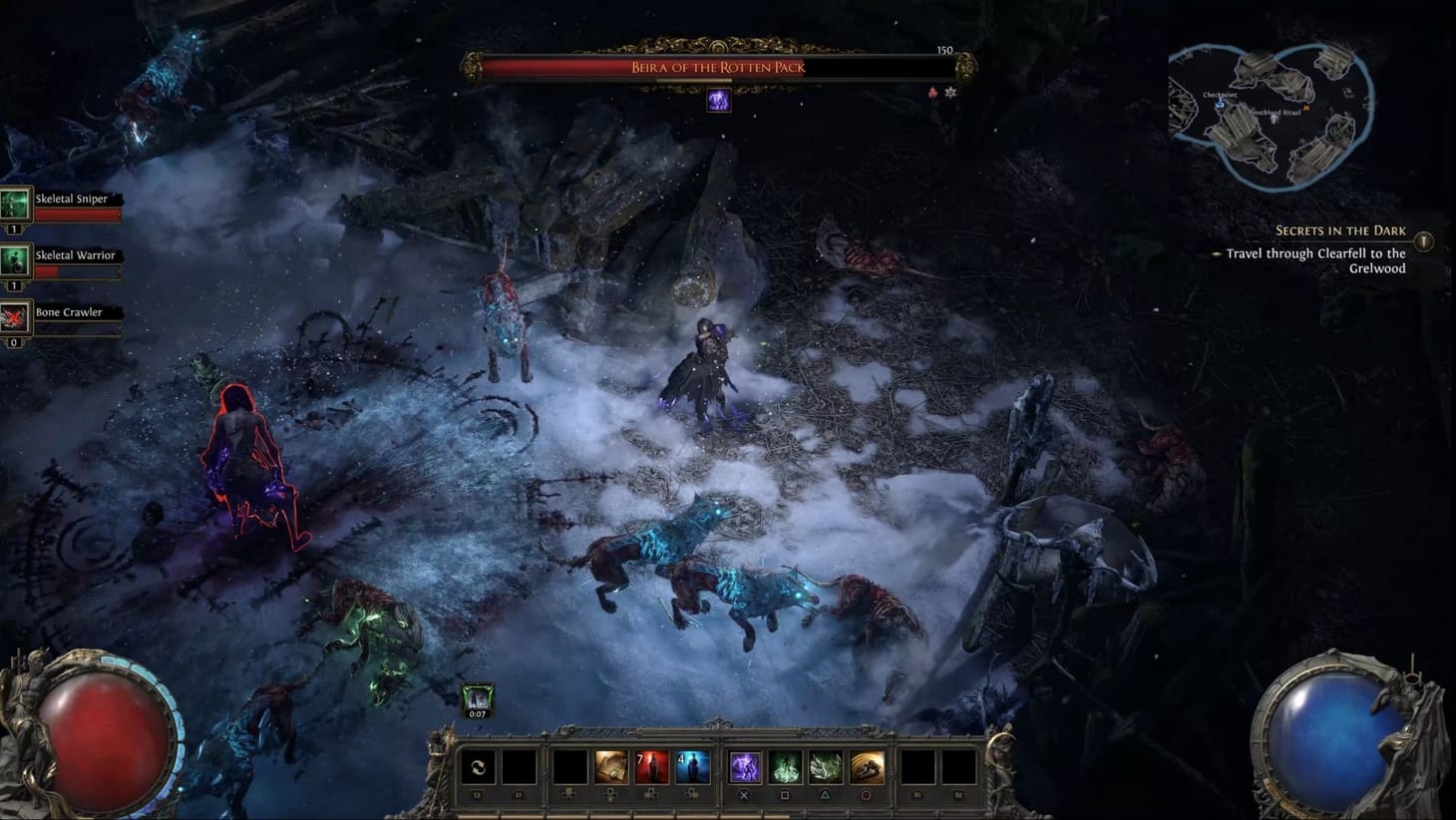Viewport: 1456px width, 820px height.
Task: Expand the Secrets in the Dark quest entry
Action: (1339, 230)
